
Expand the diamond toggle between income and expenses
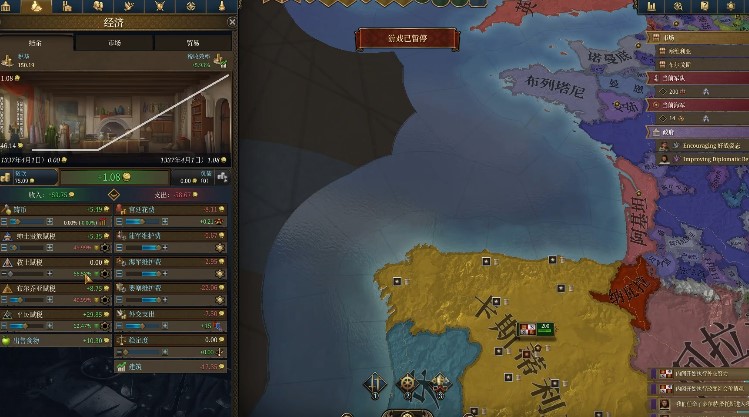point(114,194)
